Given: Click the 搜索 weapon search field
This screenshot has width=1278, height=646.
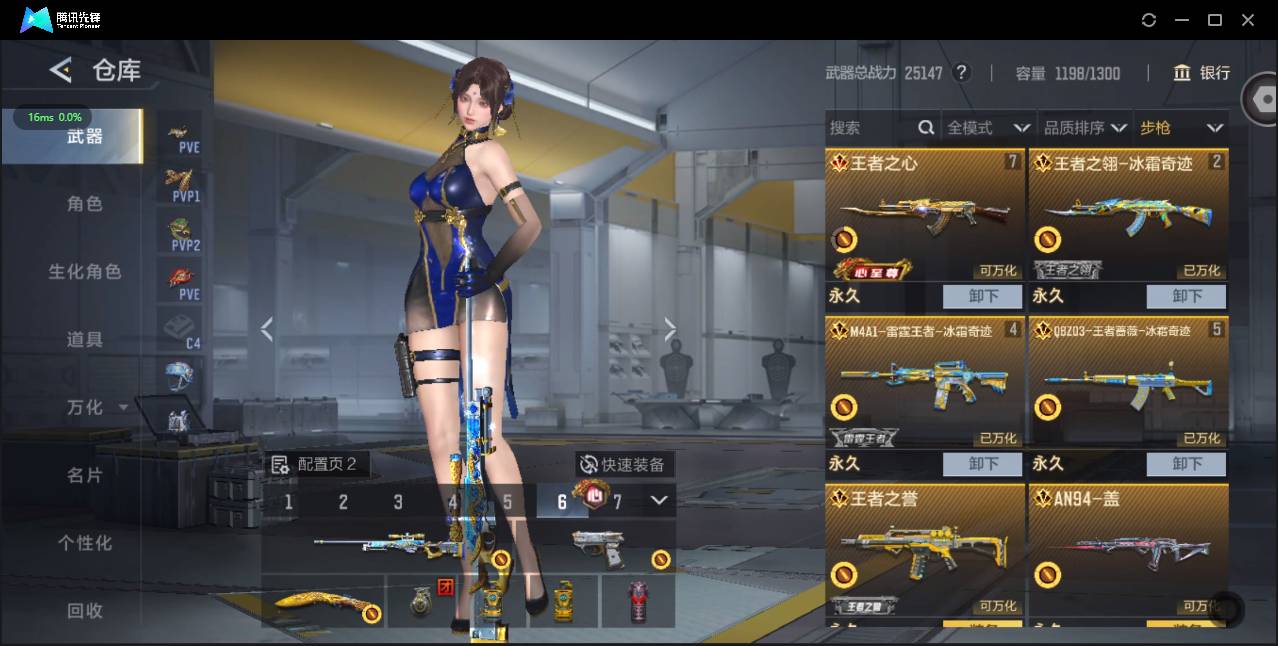Looking at the screenshot, I should 870,128.
